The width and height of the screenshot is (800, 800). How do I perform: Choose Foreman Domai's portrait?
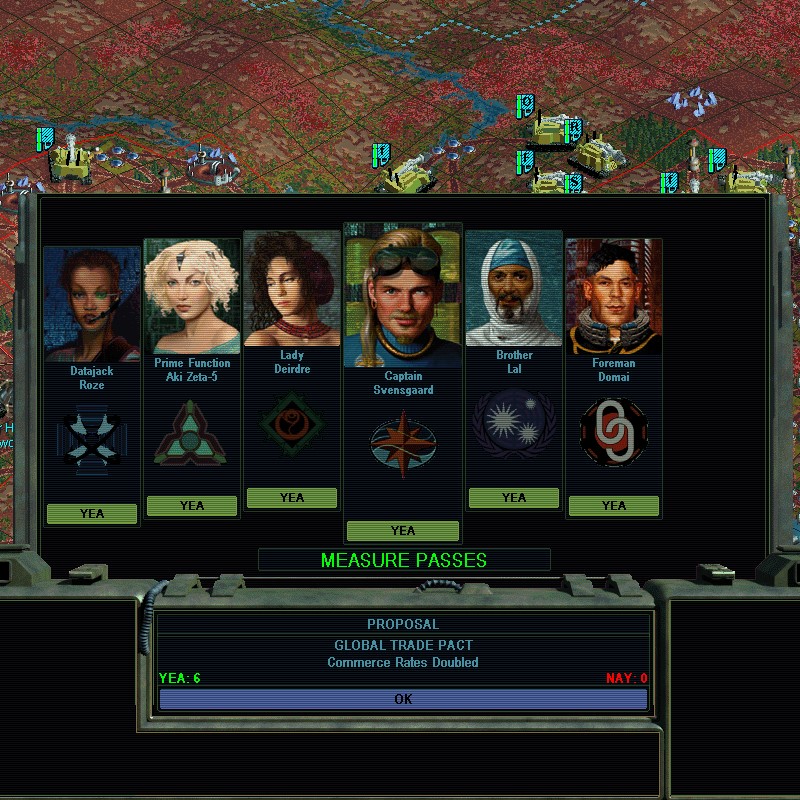point(614,297)
